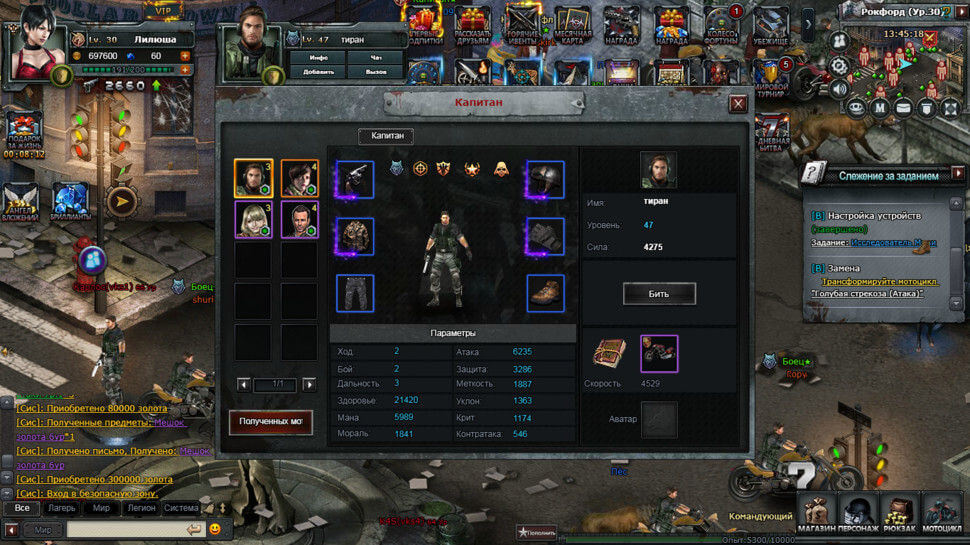Close the Капитан window

point(738,103)
